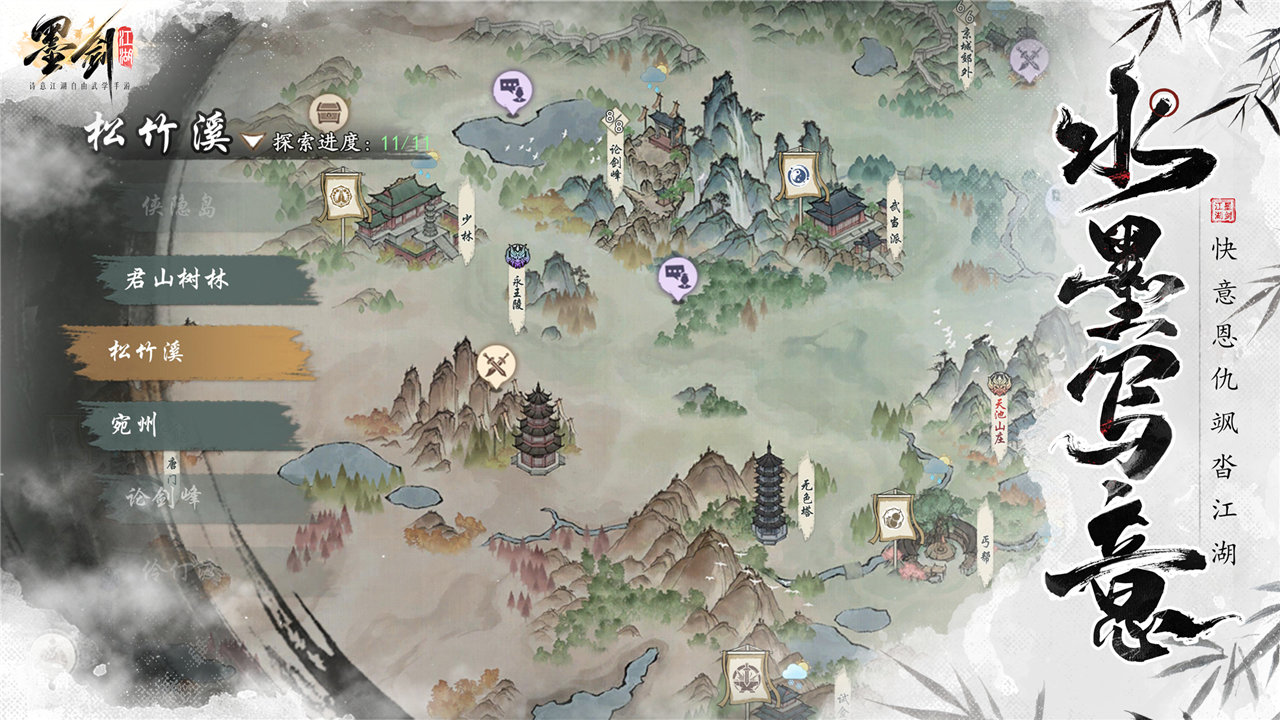Click the 无色塔 pagoda name label
Viewport: 1280px width, 720px height.
click(x=808, y=496)
